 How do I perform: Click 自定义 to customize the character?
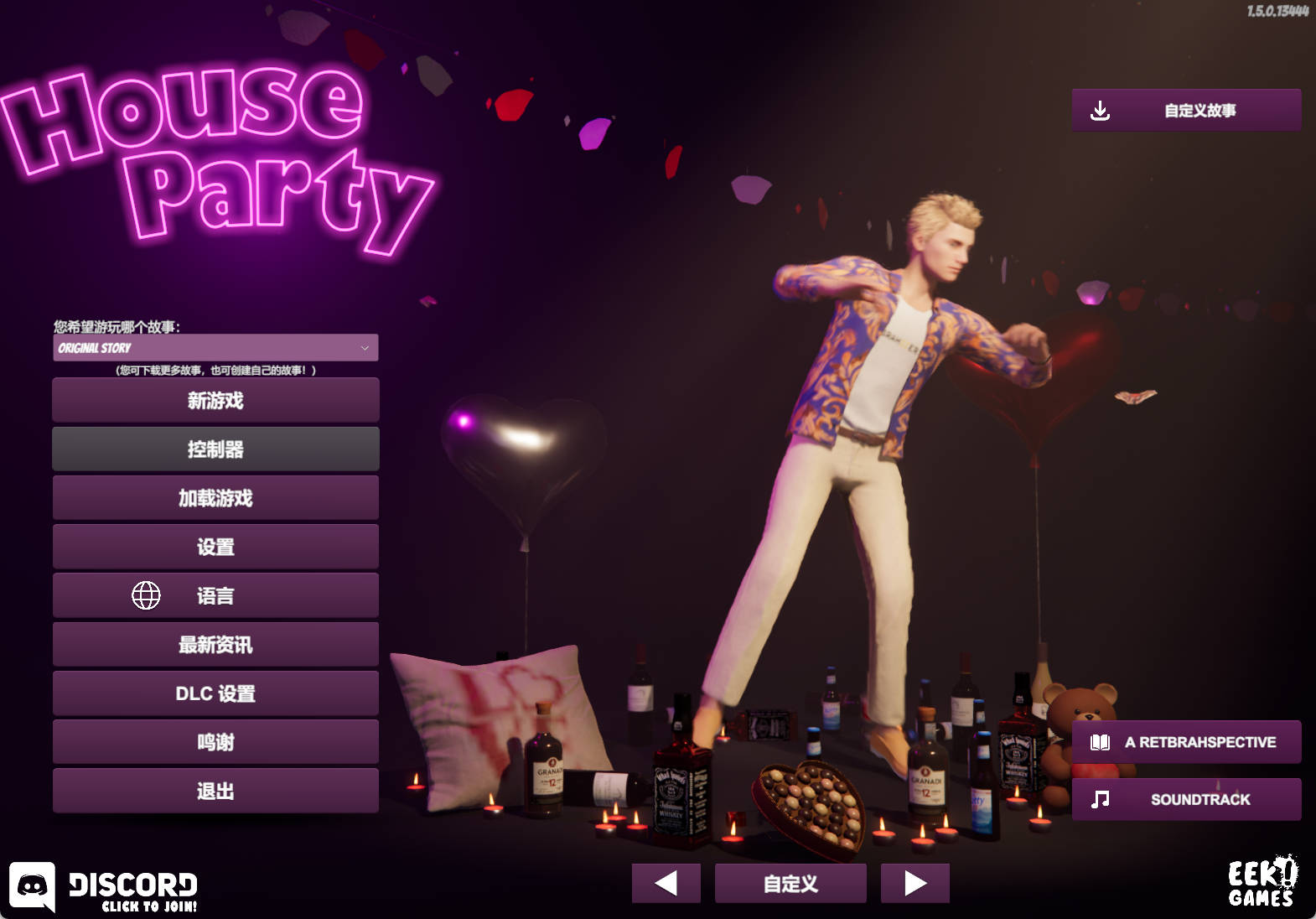(x=790, y=882)
